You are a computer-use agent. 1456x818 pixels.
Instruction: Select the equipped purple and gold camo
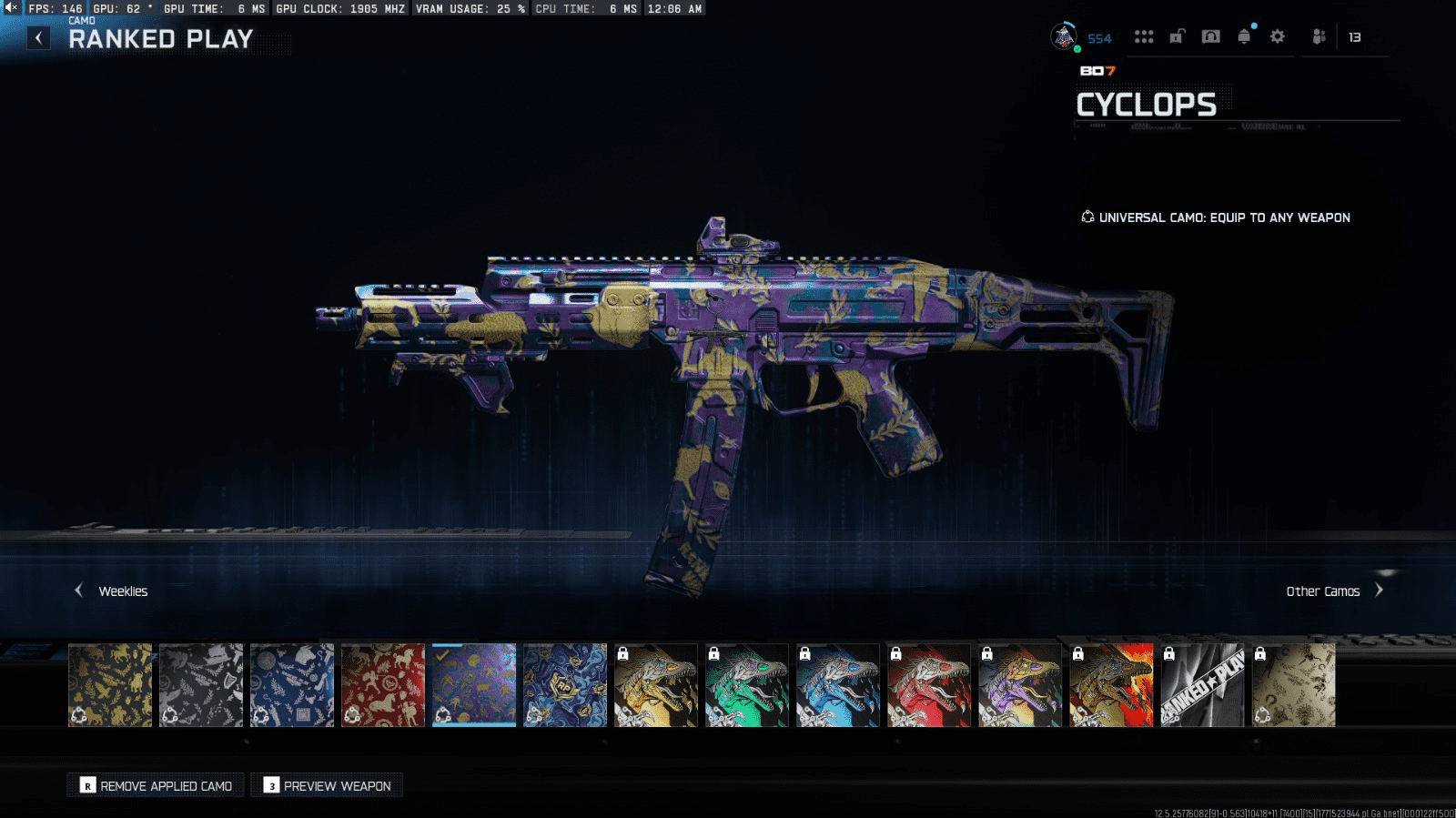474,685
